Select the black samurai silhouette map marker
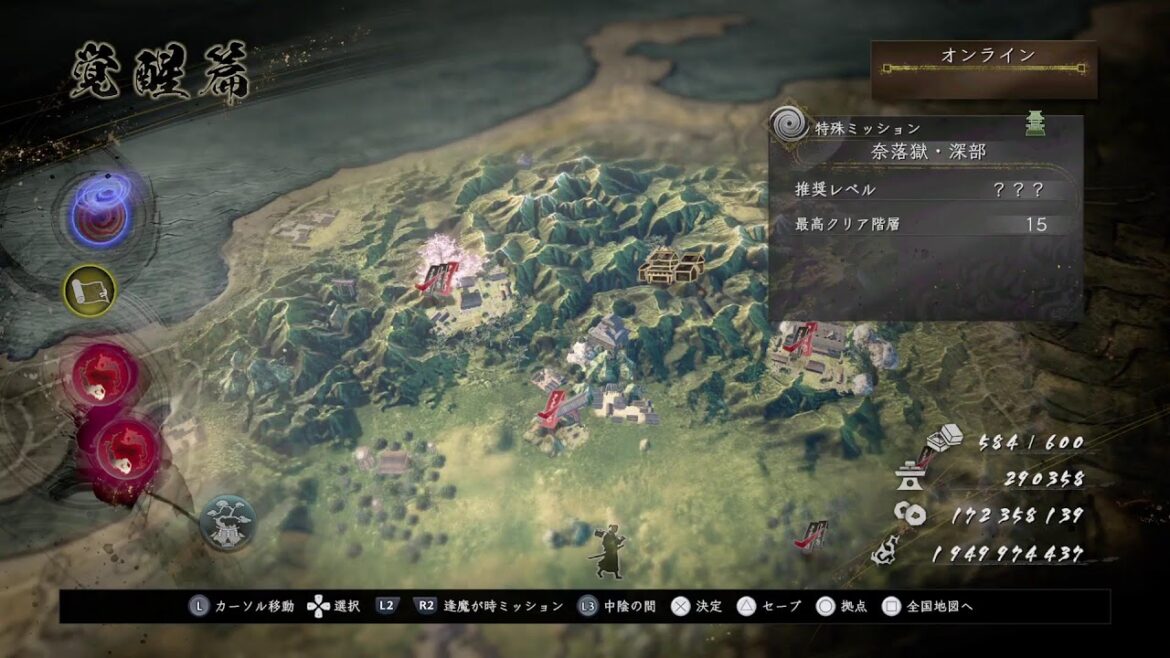 tap(608, 550)
